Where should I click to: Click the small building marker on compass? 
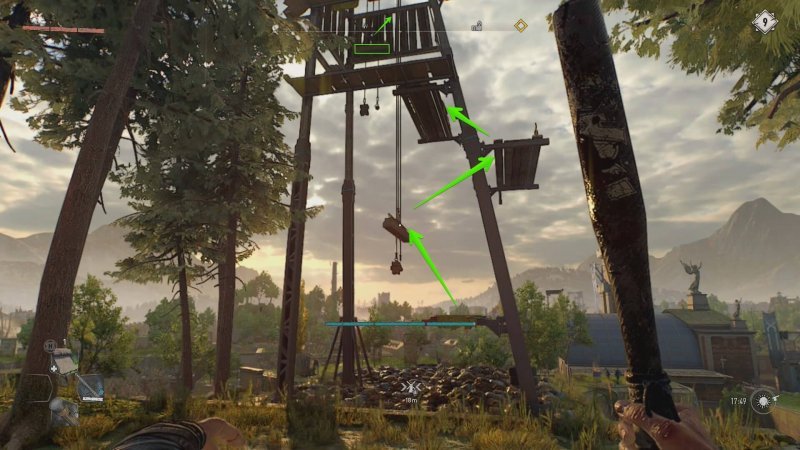tap(477, 27)
